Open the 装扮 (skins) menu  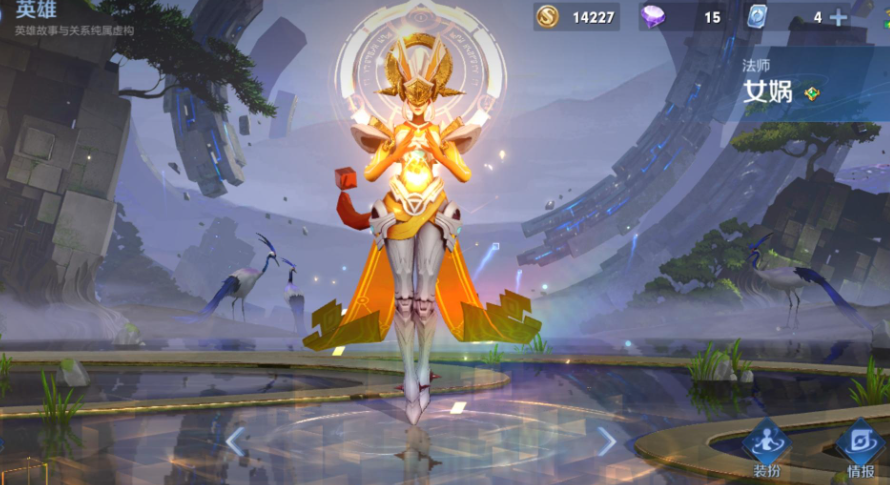pos(767,447)
